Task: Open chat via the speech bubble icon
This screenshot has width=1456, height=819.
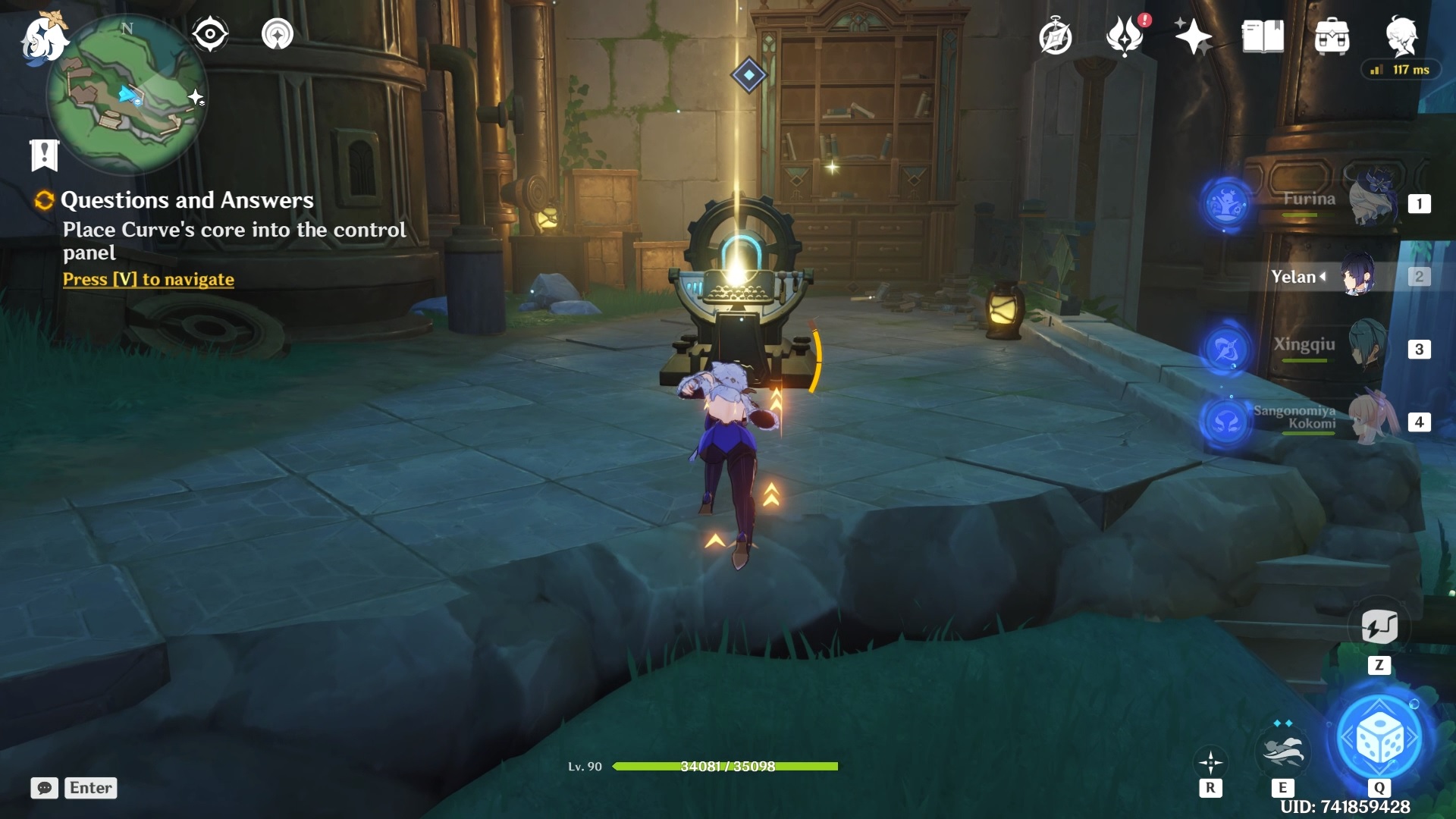Action: pos(45,788)
